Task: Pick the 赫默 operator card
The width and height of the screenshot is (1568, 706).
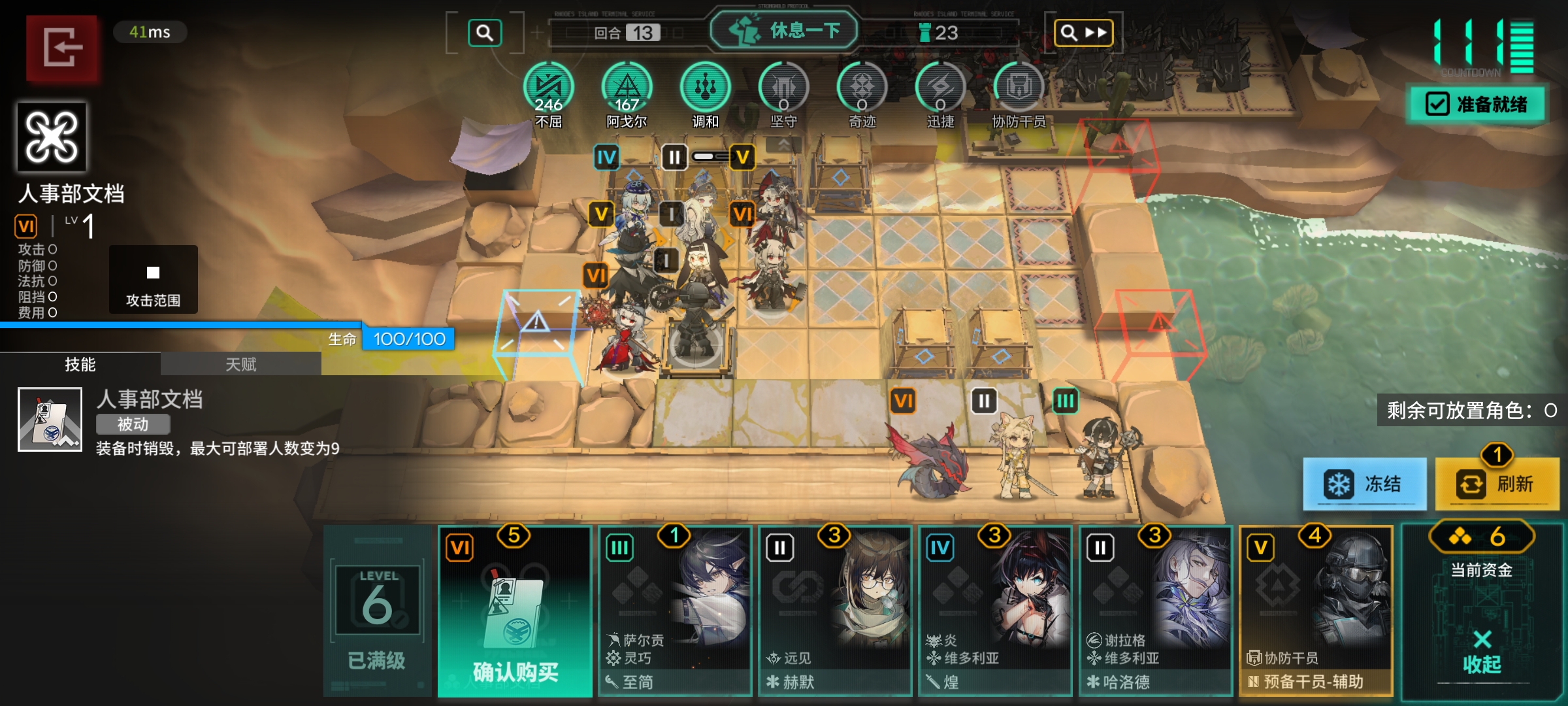Action: click(x=835, y=611)
